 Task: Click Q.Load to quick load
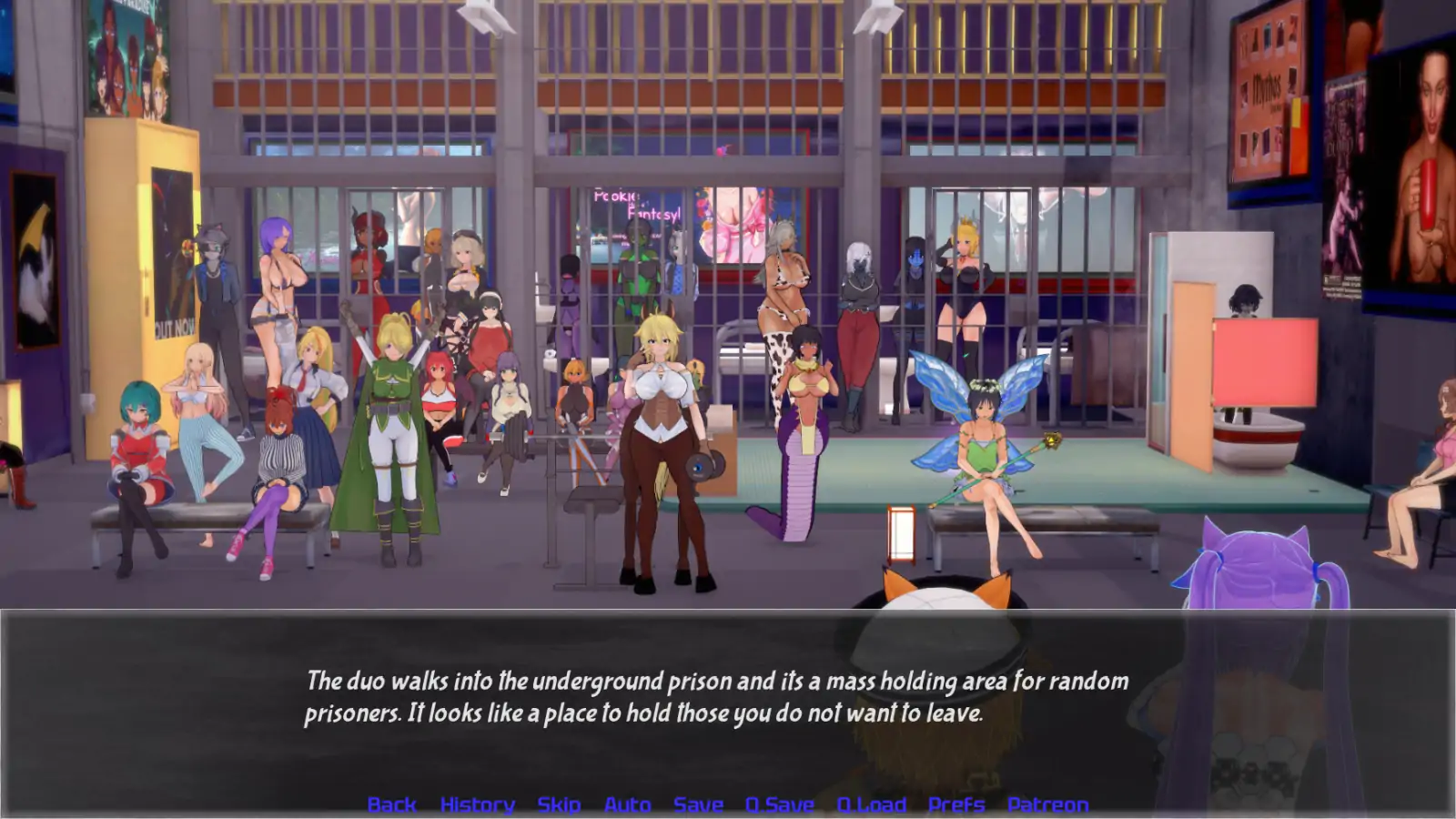point(871,804)
